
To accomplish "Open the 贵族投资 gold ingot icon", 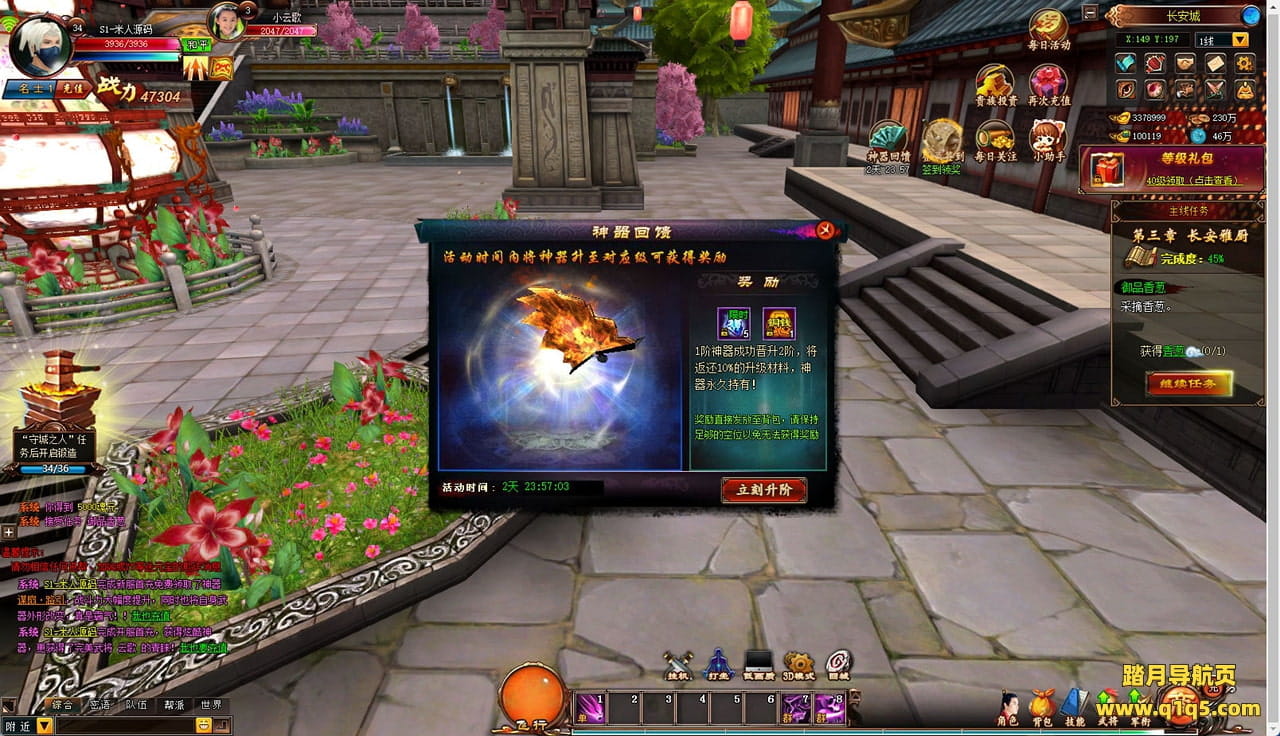I will (x=995, y=85).
